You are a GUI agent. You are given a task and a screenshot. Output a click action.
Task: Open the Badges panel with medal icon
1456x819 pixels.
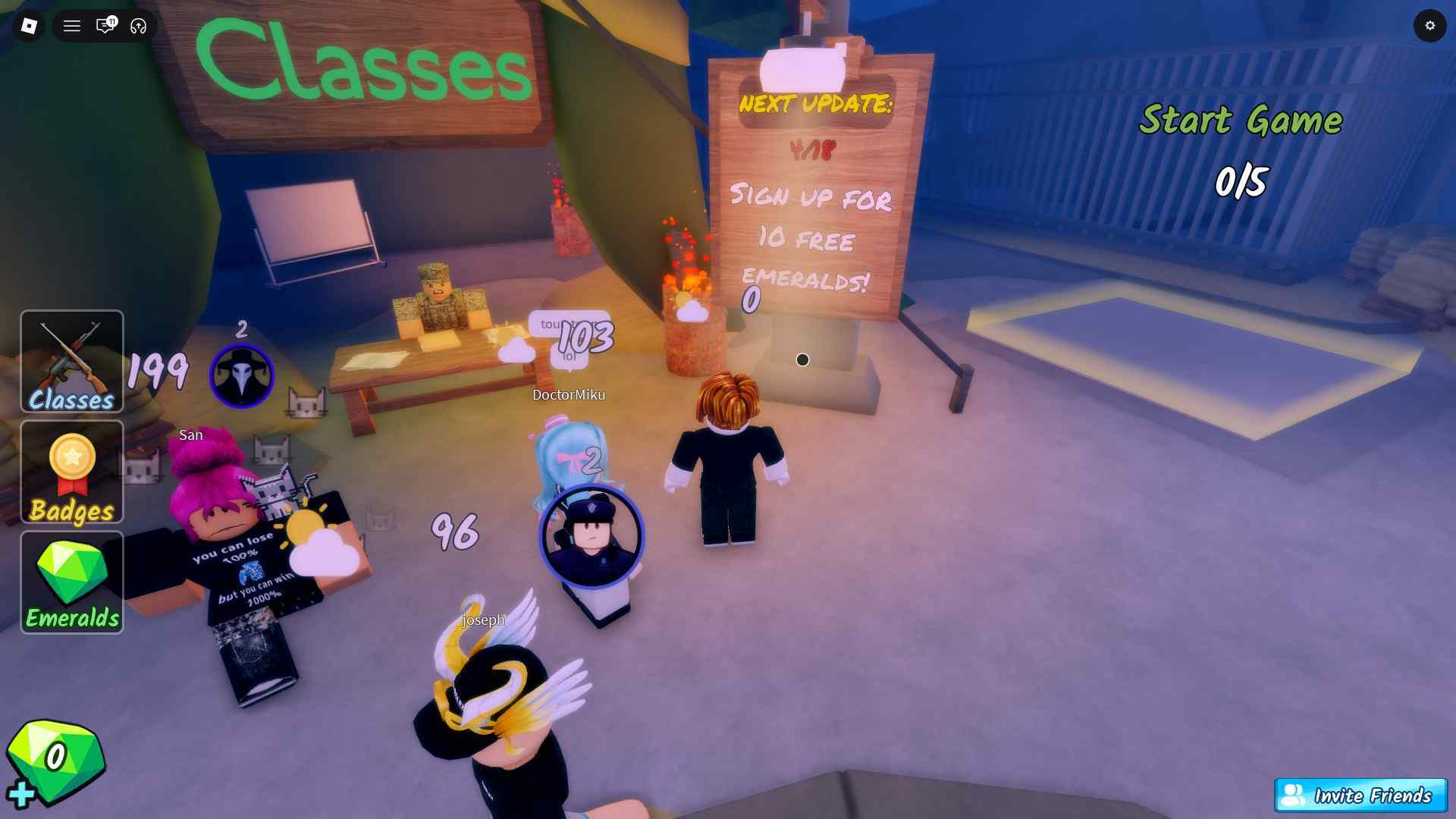71,472
